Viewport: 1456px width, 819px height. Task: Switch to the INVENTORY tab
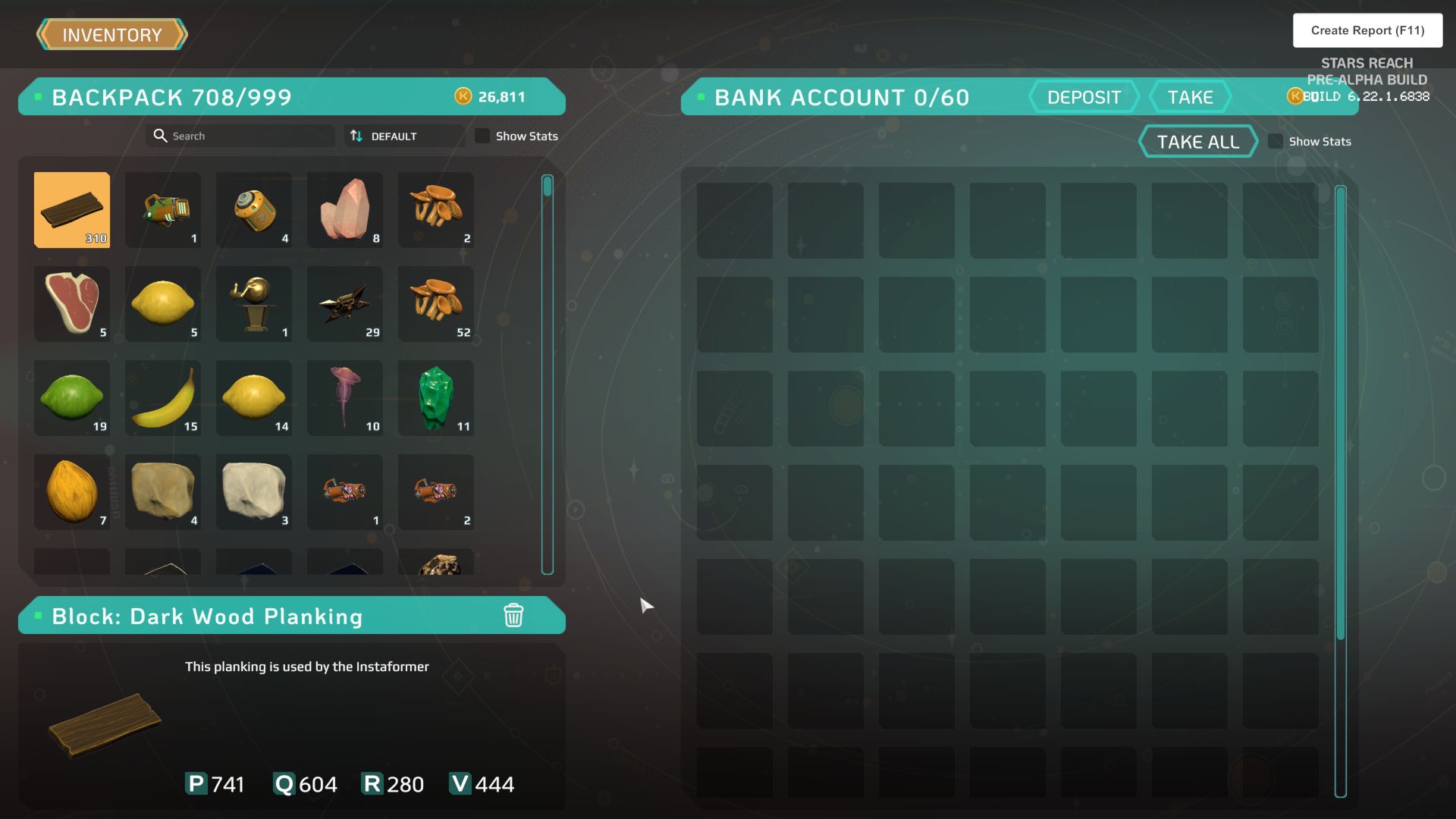[x=112, y=34]
